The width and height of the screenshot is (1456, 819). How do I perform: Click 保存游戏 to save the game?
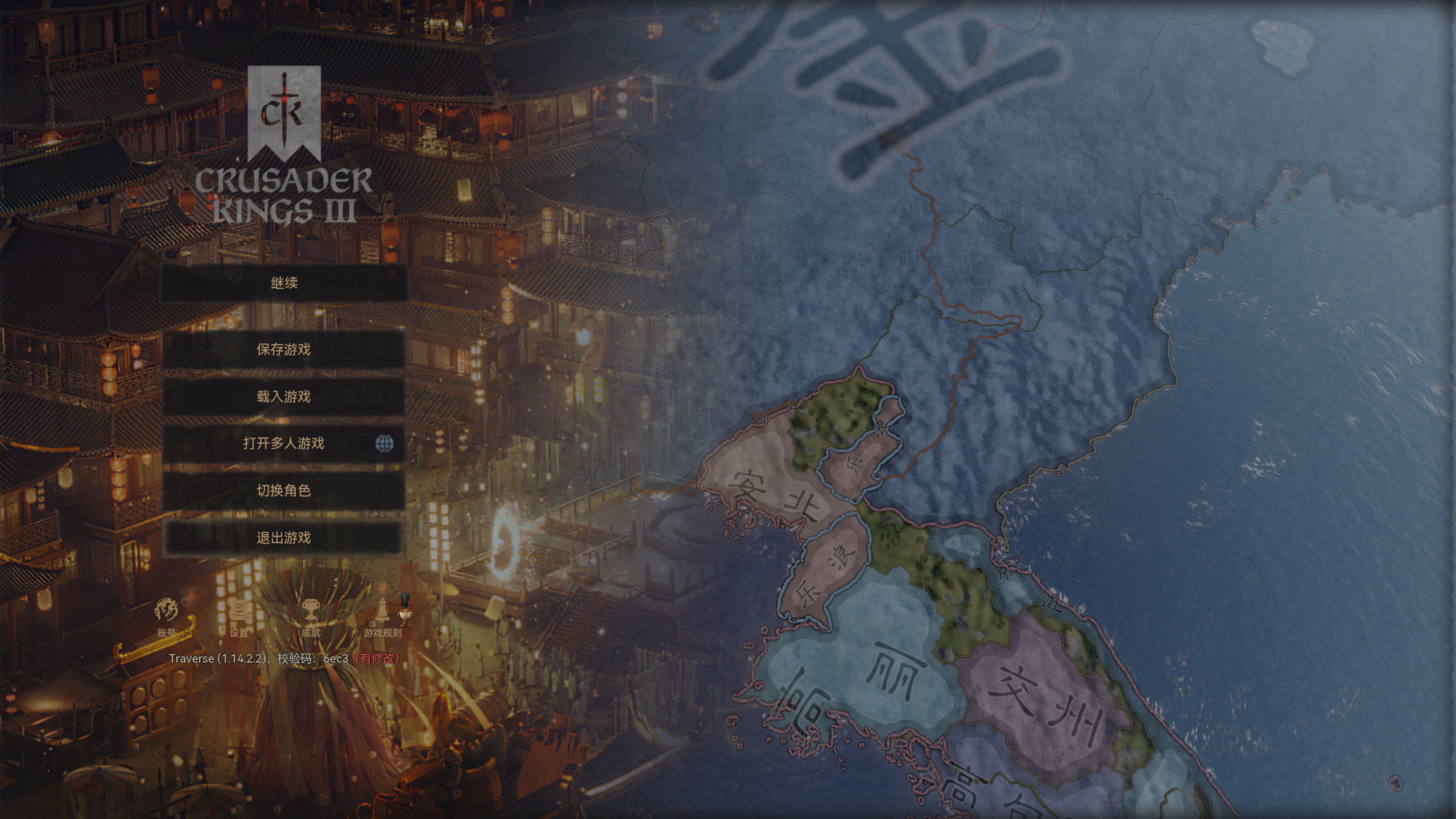pyautogui.click(x=284, y=350)
